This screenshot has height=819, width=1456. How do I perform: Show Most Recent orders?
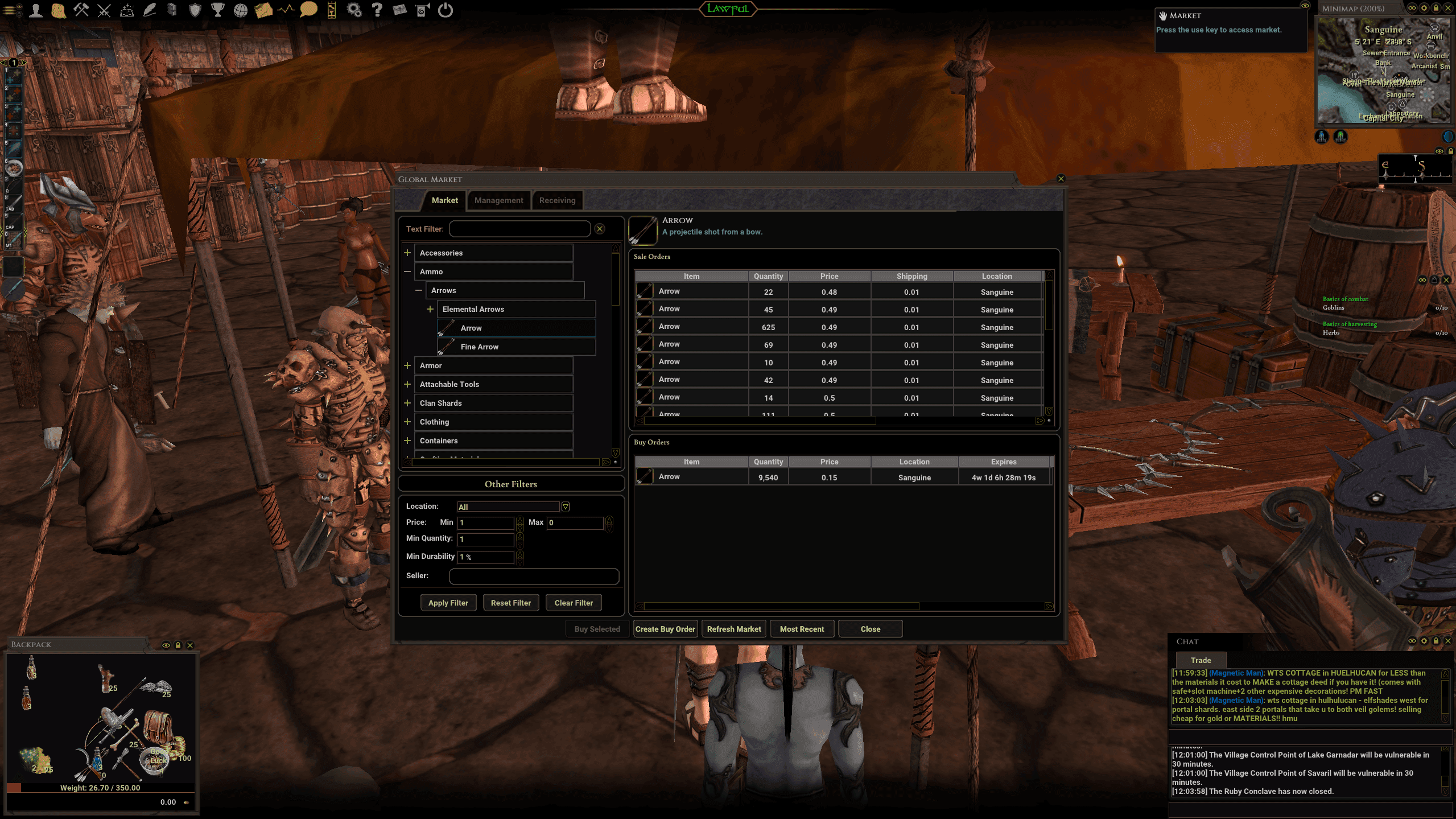802,629
